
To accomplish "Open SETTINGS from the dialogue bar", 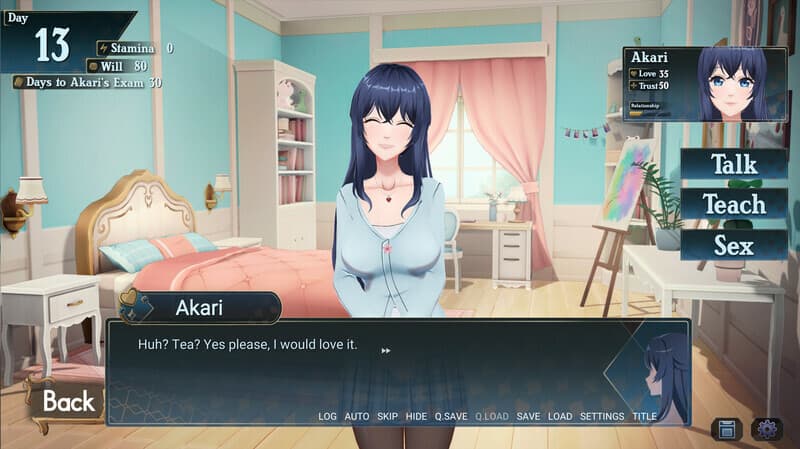I will point(602,416).
